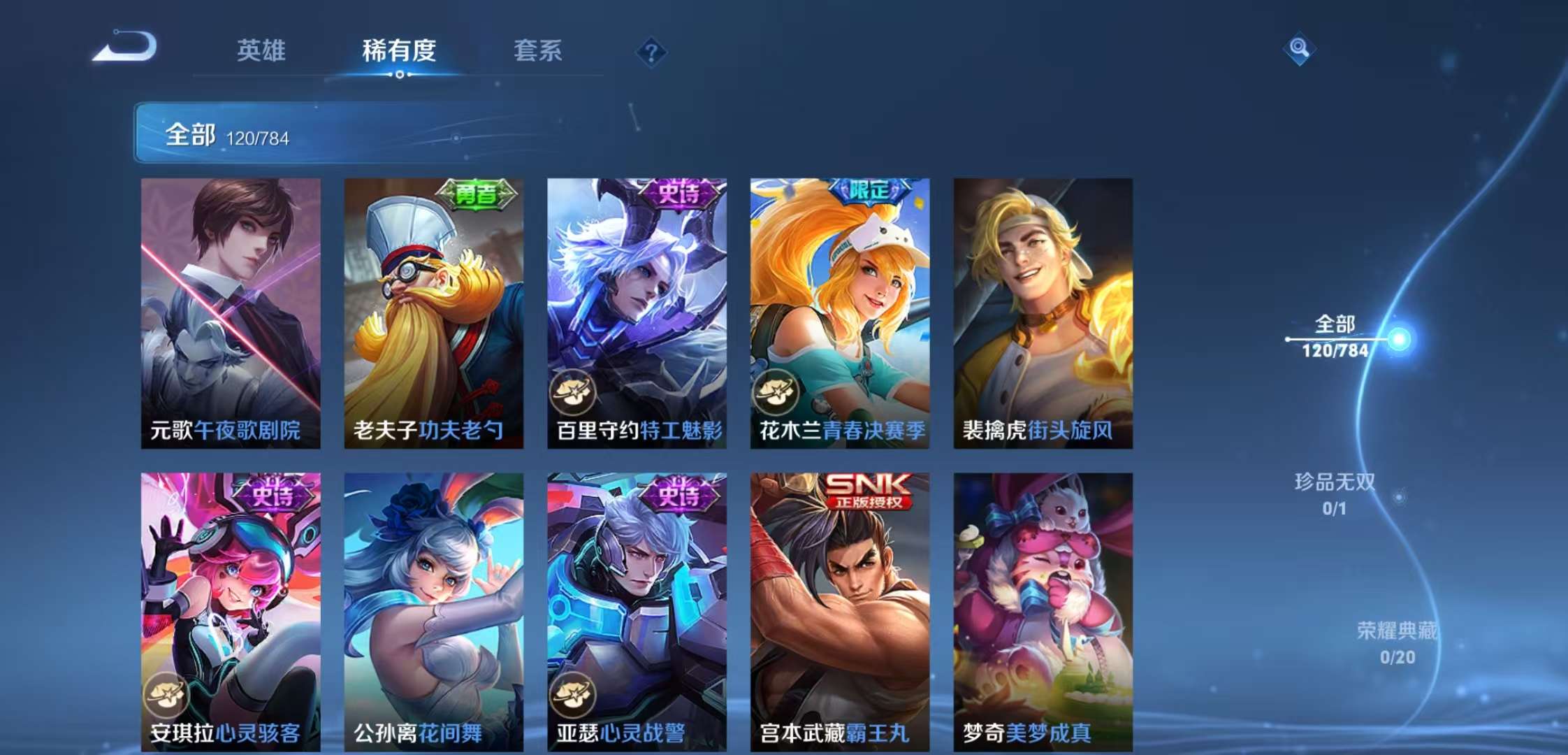Click the help question mark icon
The image size is (1568, 755).
651,50
